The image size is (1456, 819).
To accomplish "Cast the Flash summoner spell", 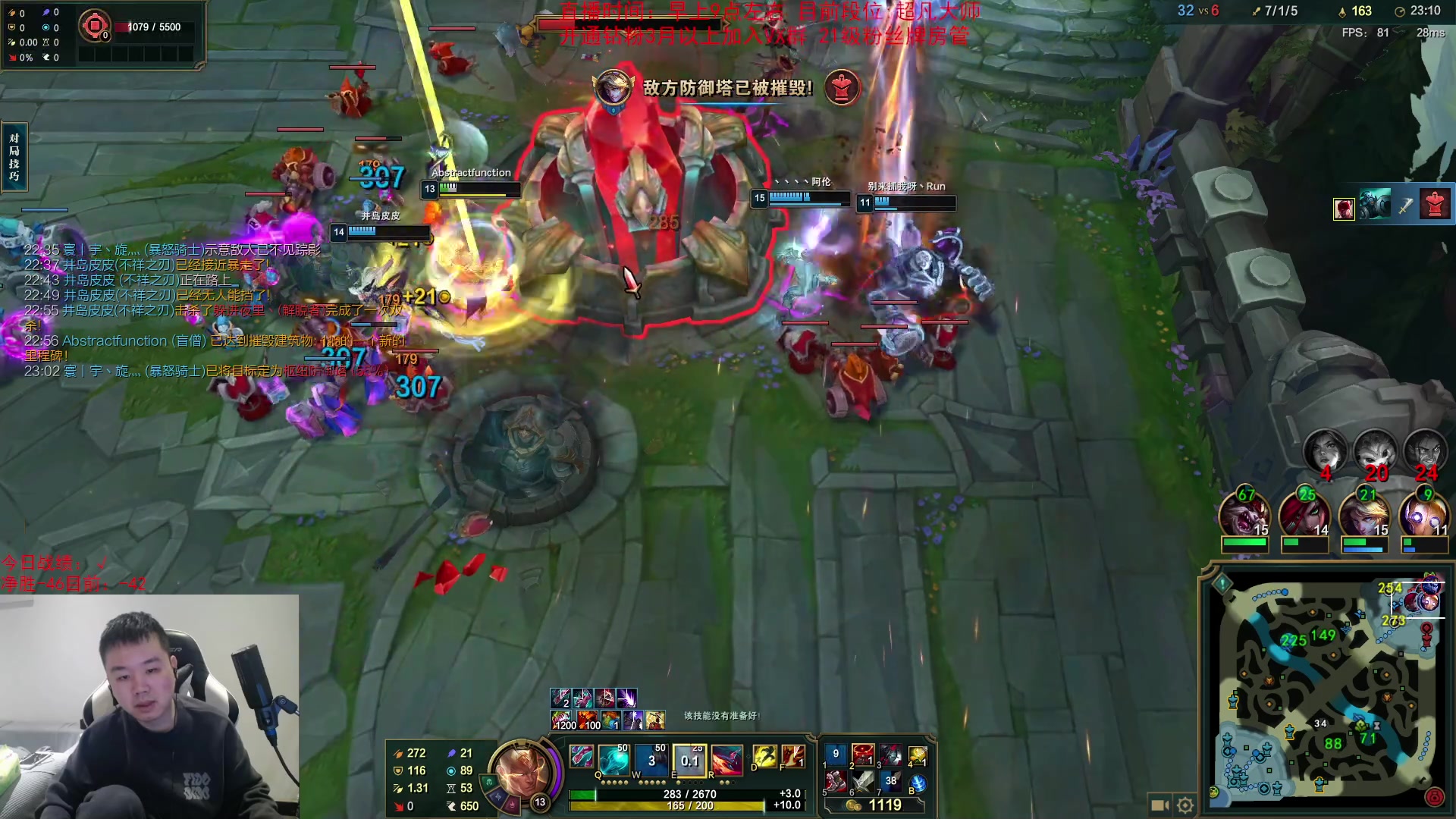I will pos(764,756).
